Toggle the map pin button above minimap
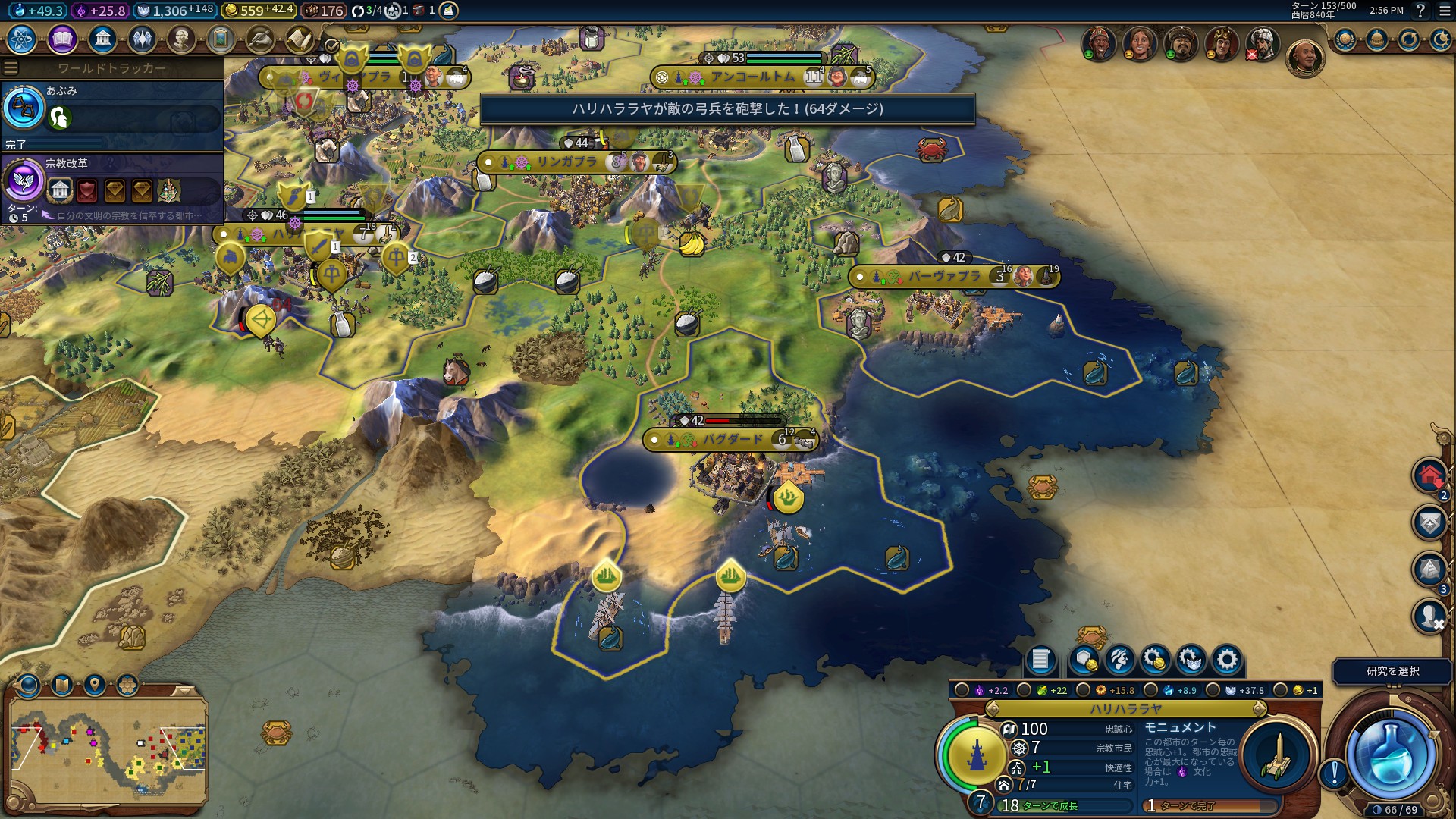1456x819 pixels. pos(95,686)
